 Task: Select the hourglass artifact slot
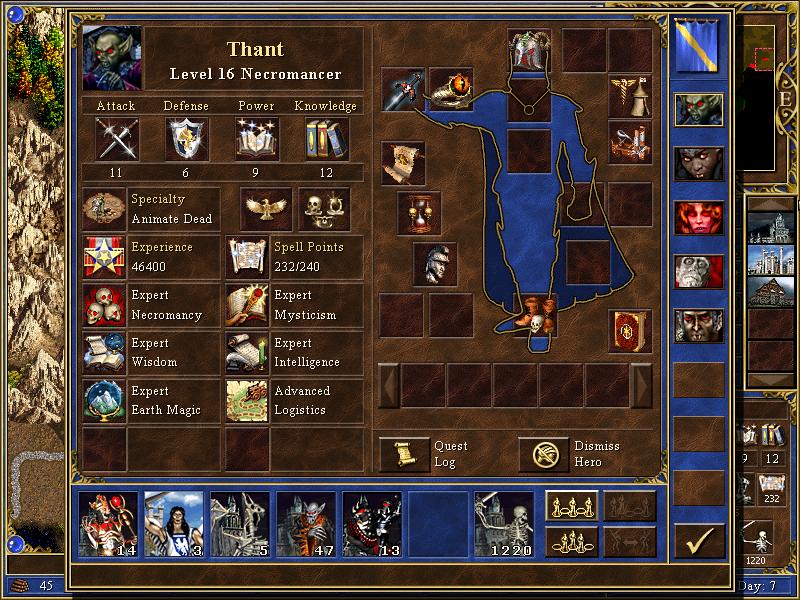(419, 212)
